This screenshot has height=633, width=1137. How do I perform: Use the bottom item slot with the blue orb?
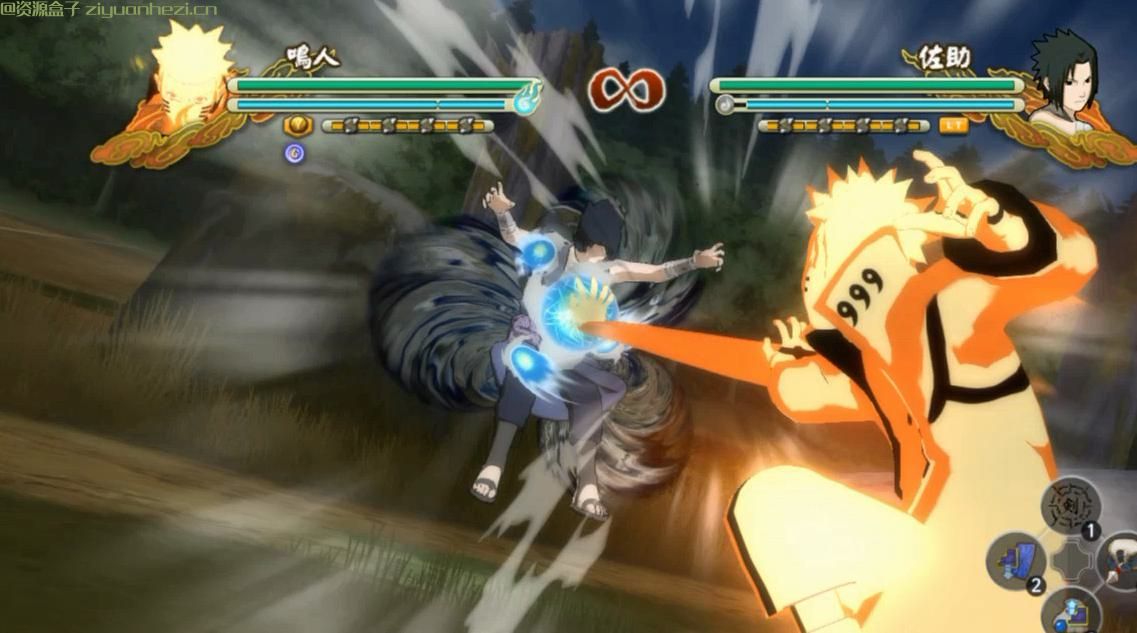(1070, 612)
